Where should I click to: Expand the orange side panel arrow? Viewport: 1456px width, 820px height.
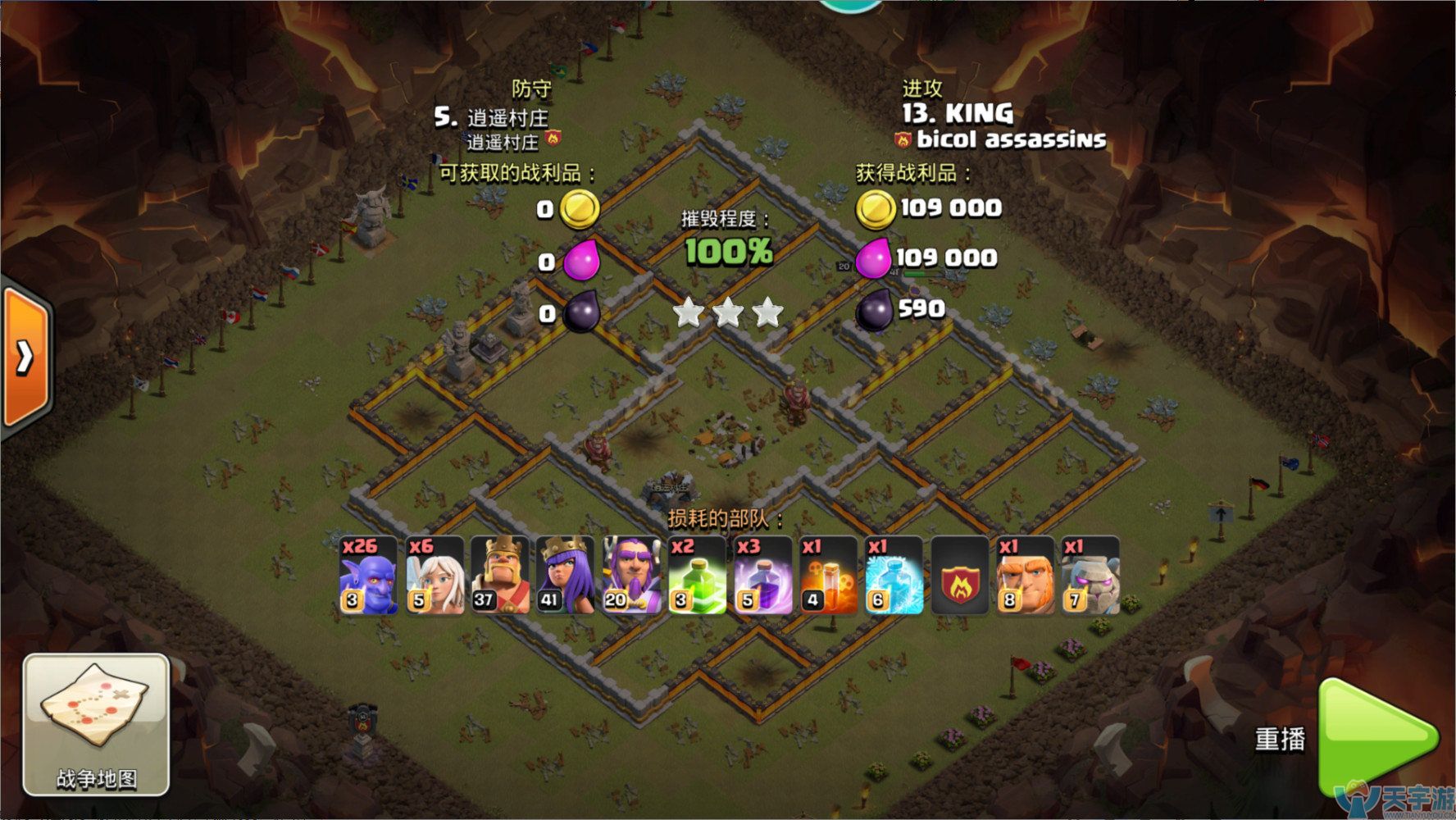[26, 357]
